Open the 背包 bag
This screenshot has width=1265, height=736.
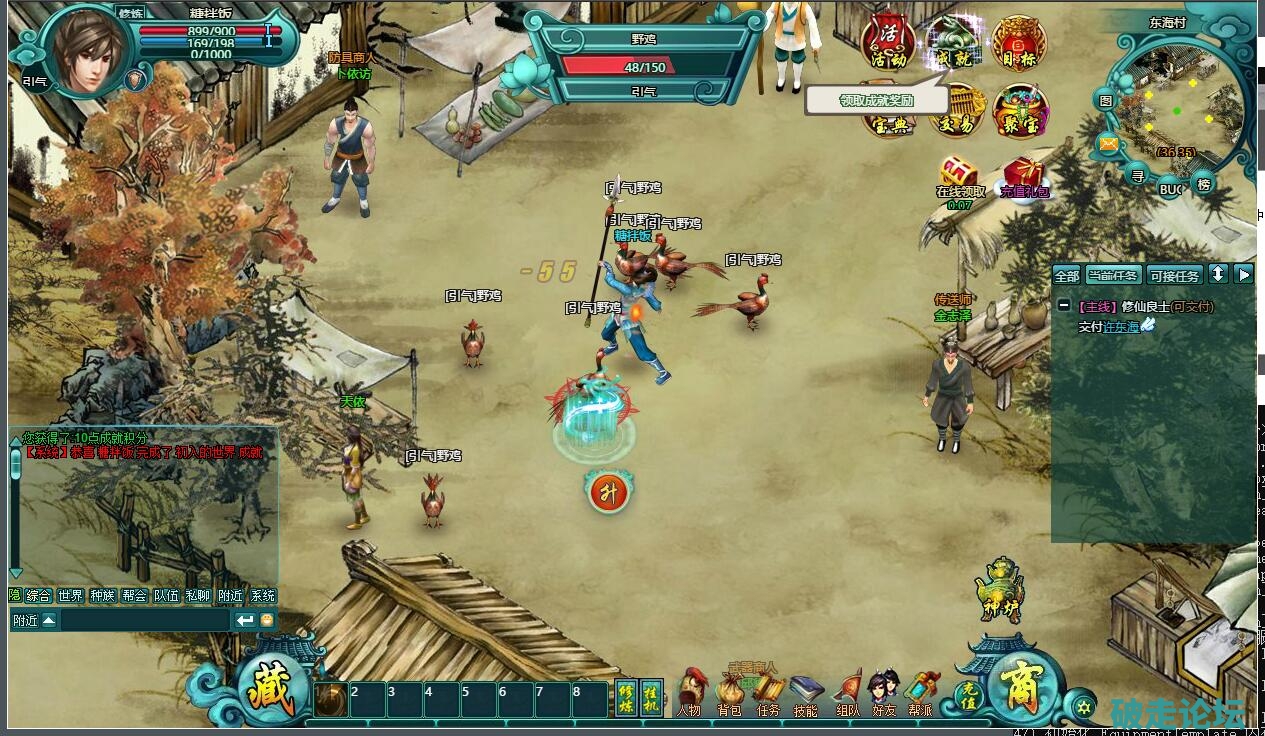click(729, 694)
